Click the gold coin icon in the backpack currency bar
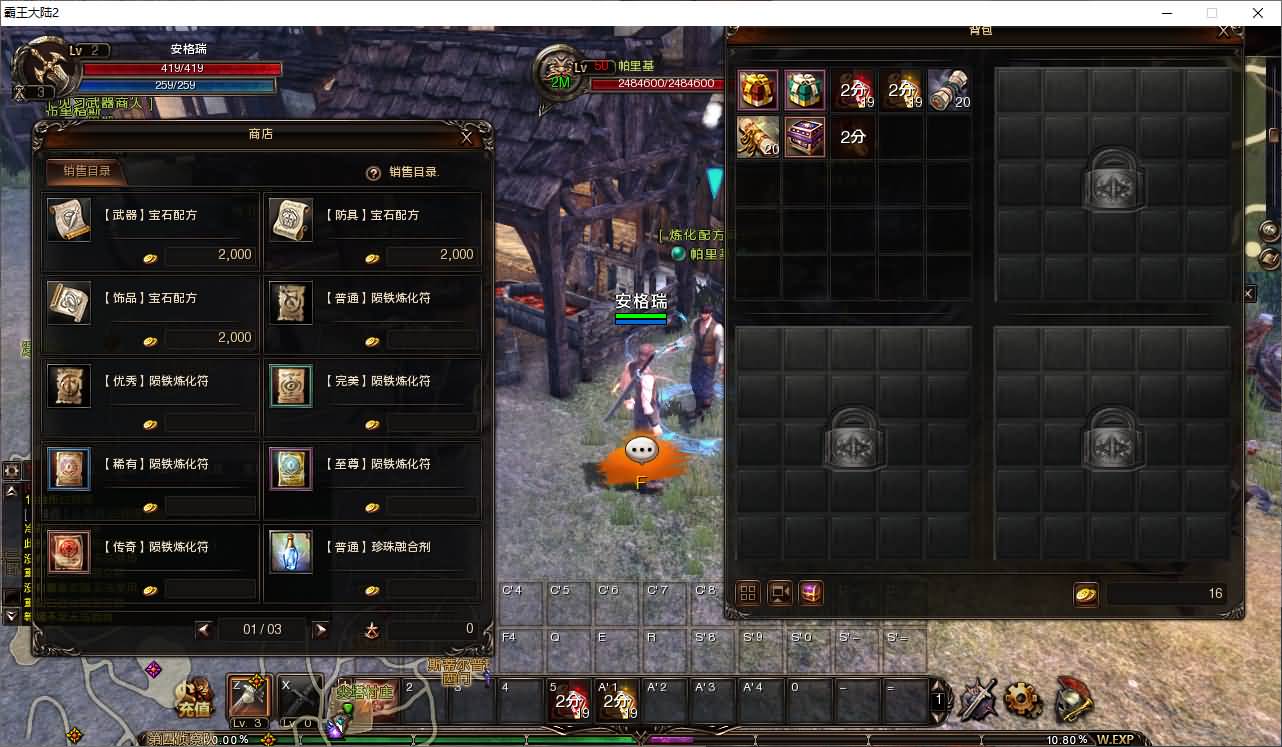 pos(1086,592)
